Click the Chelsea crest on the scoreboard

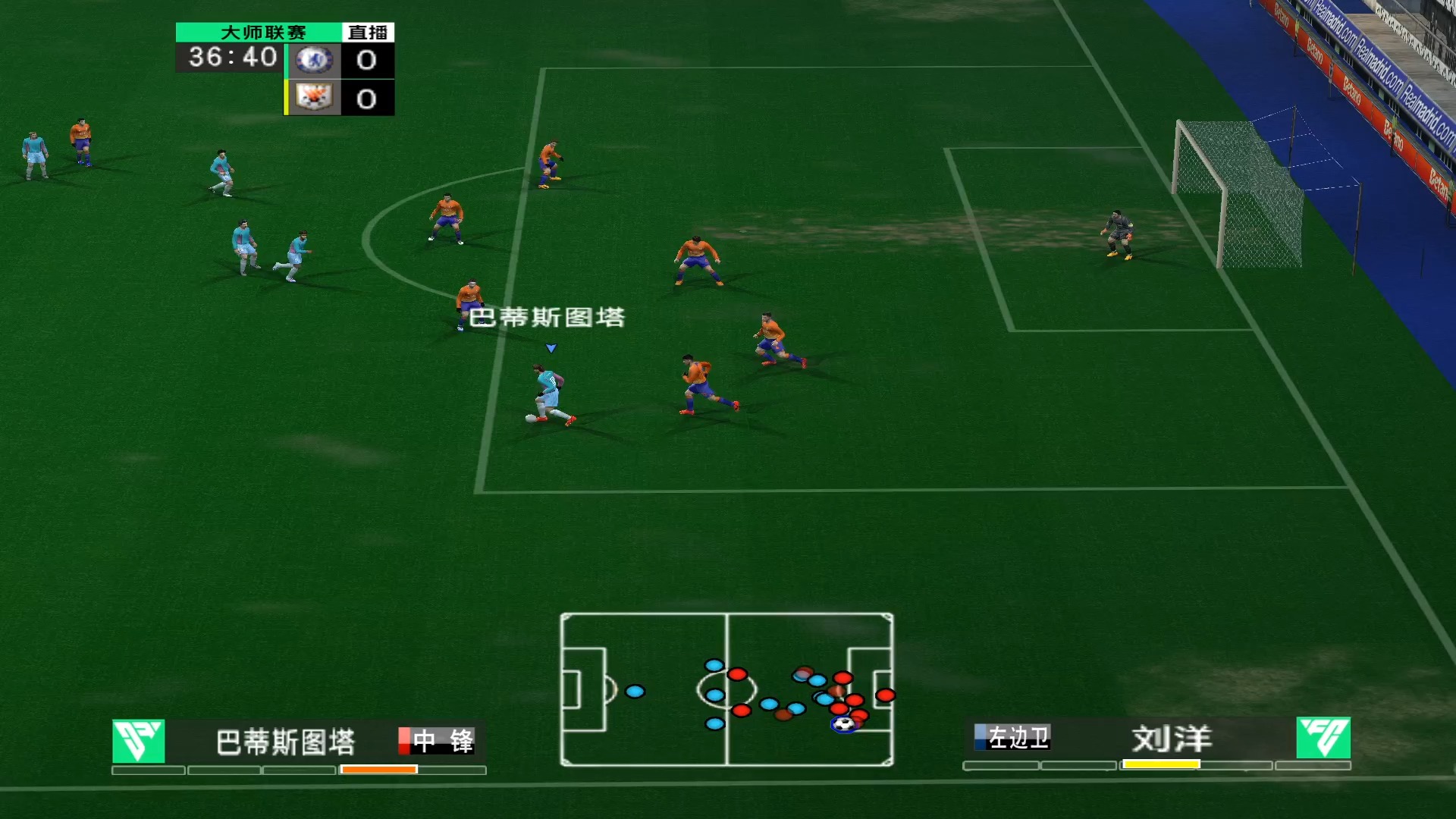(313, 60)
